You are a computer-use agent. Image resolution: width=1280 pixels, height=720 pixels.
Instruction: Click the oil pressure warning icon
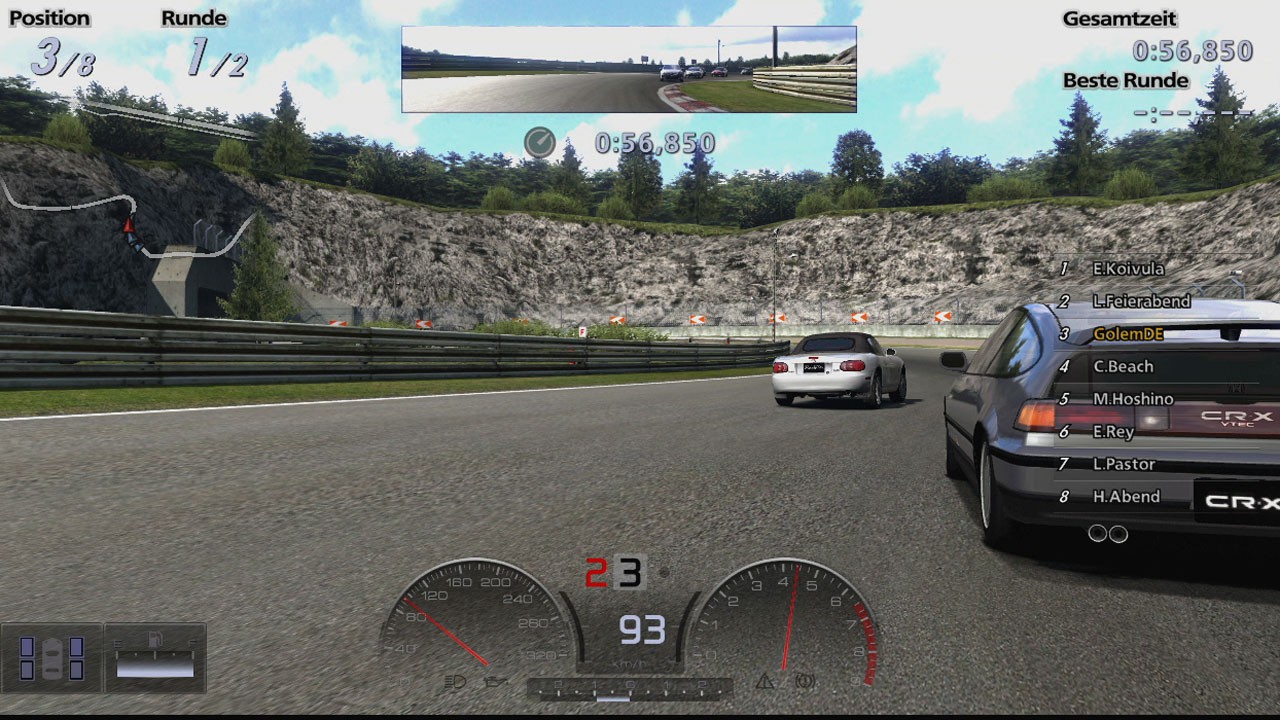point(493,682)
